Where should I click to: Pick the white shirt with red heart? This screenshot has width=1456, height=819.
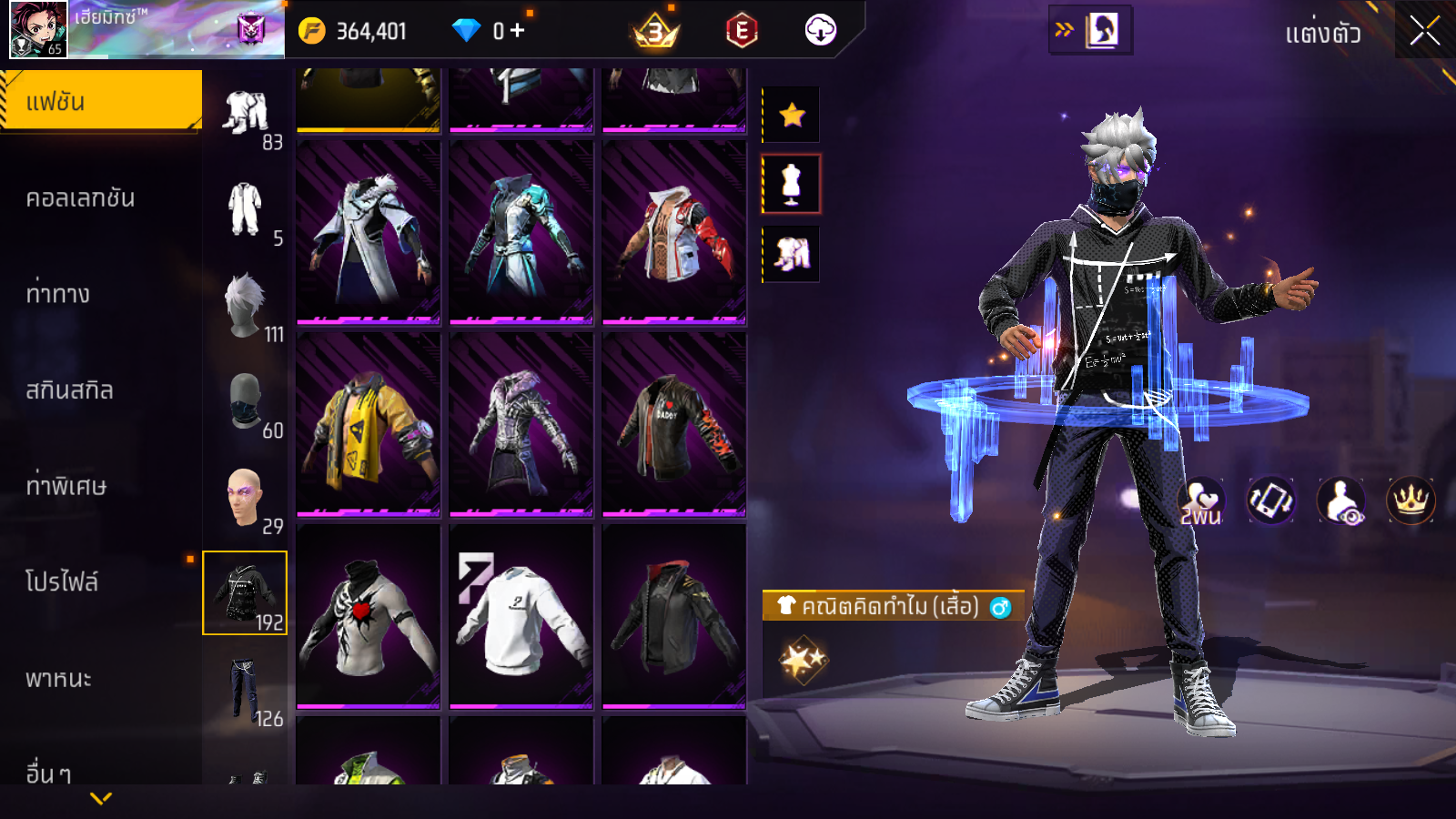[x=368, y=616]
